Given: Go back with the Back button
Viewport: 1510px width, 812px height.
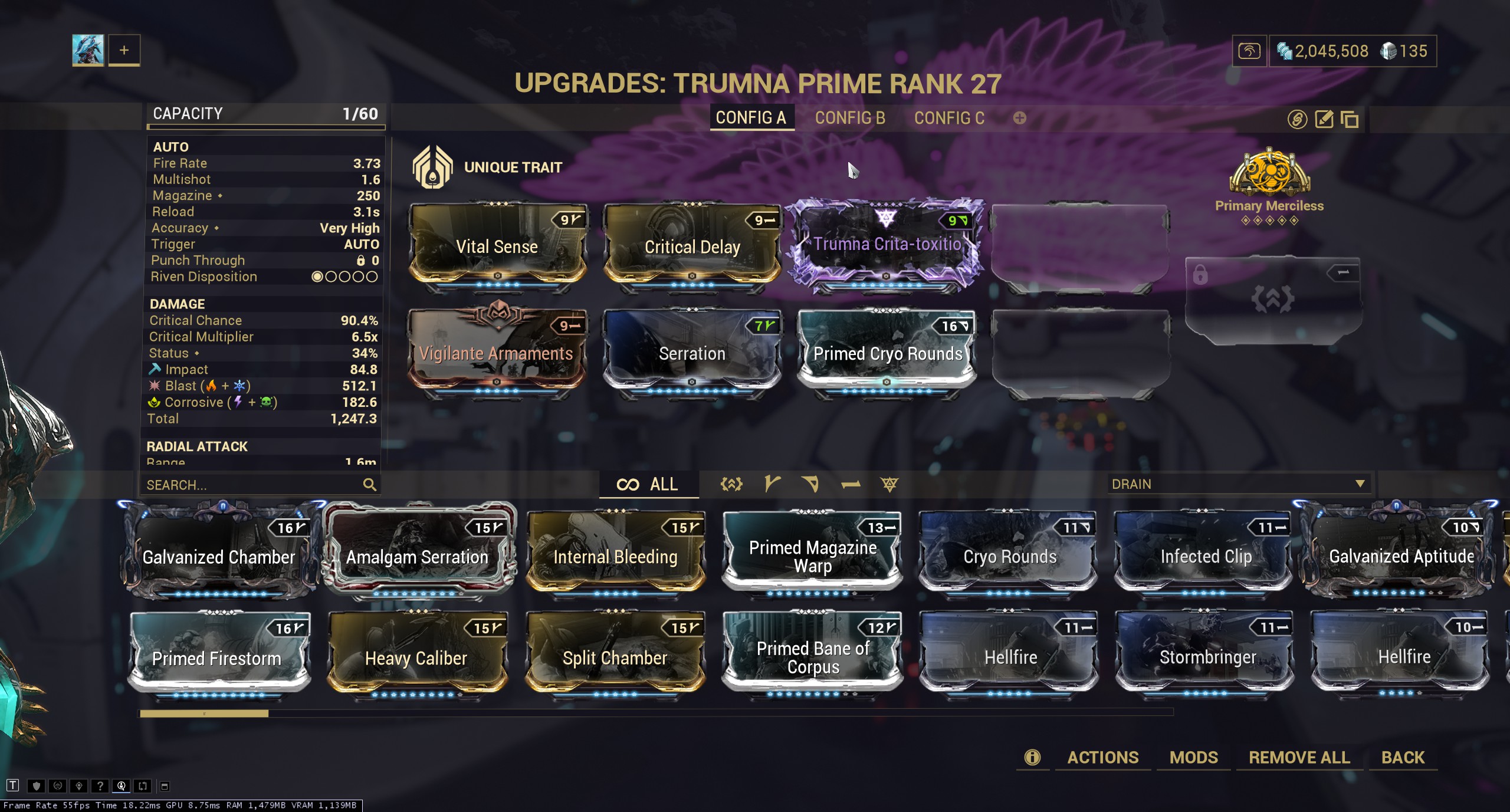Looking at the screenshot, I should [x=1403, y=757].
